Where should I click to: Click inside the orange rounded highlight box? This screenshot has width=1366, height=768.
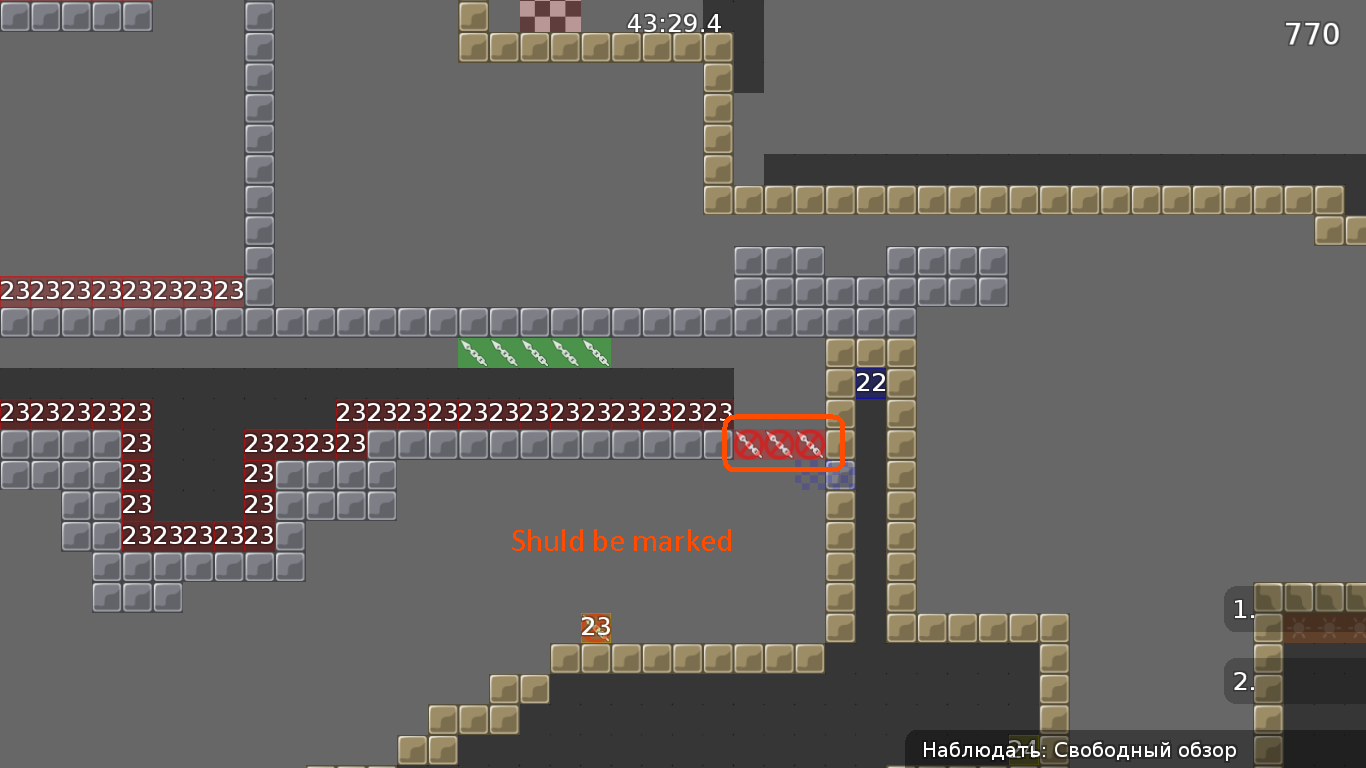[x=784, y=443]
